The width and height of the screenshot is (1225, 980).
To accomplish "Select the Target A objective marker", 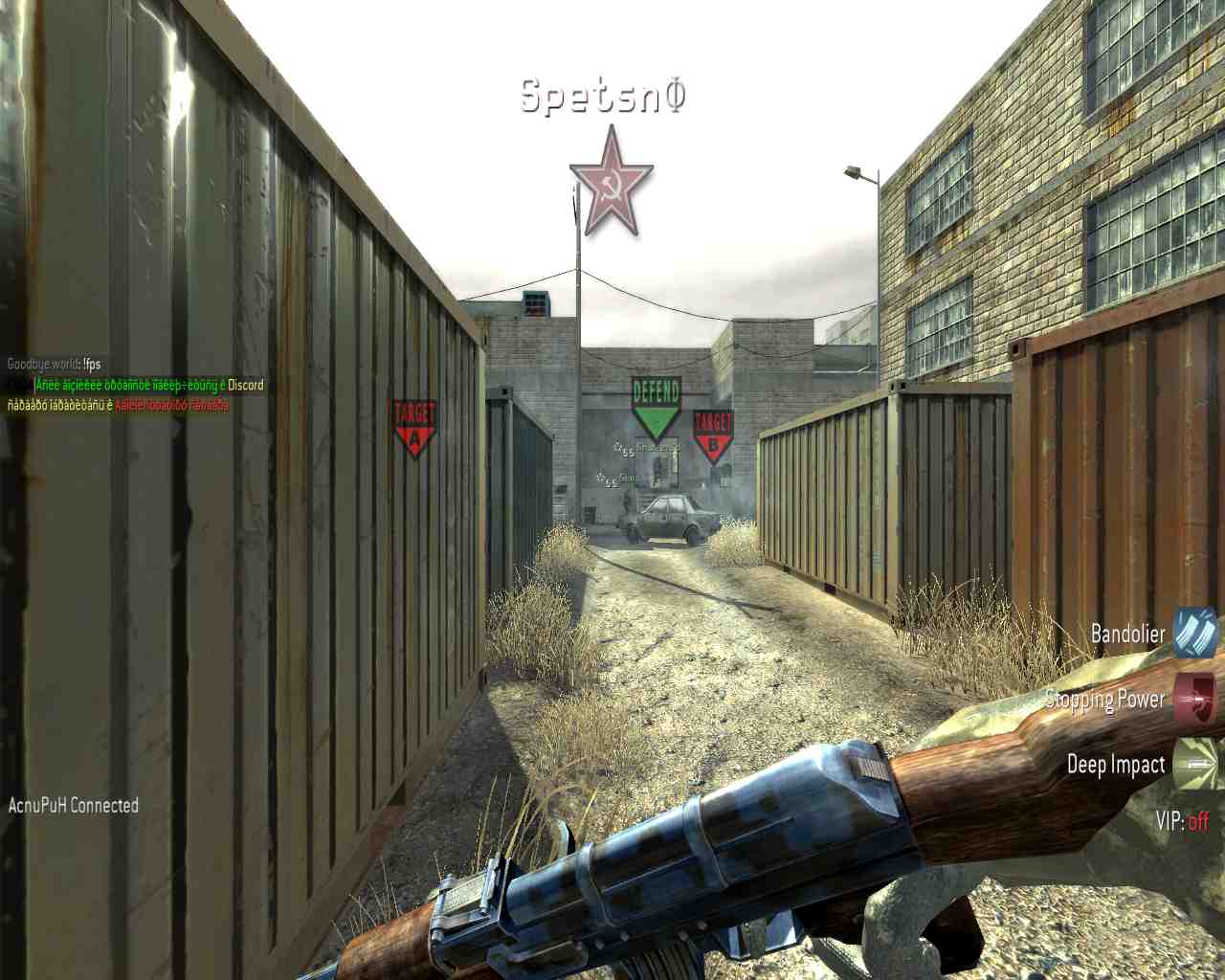I will (x=413, y=428).
